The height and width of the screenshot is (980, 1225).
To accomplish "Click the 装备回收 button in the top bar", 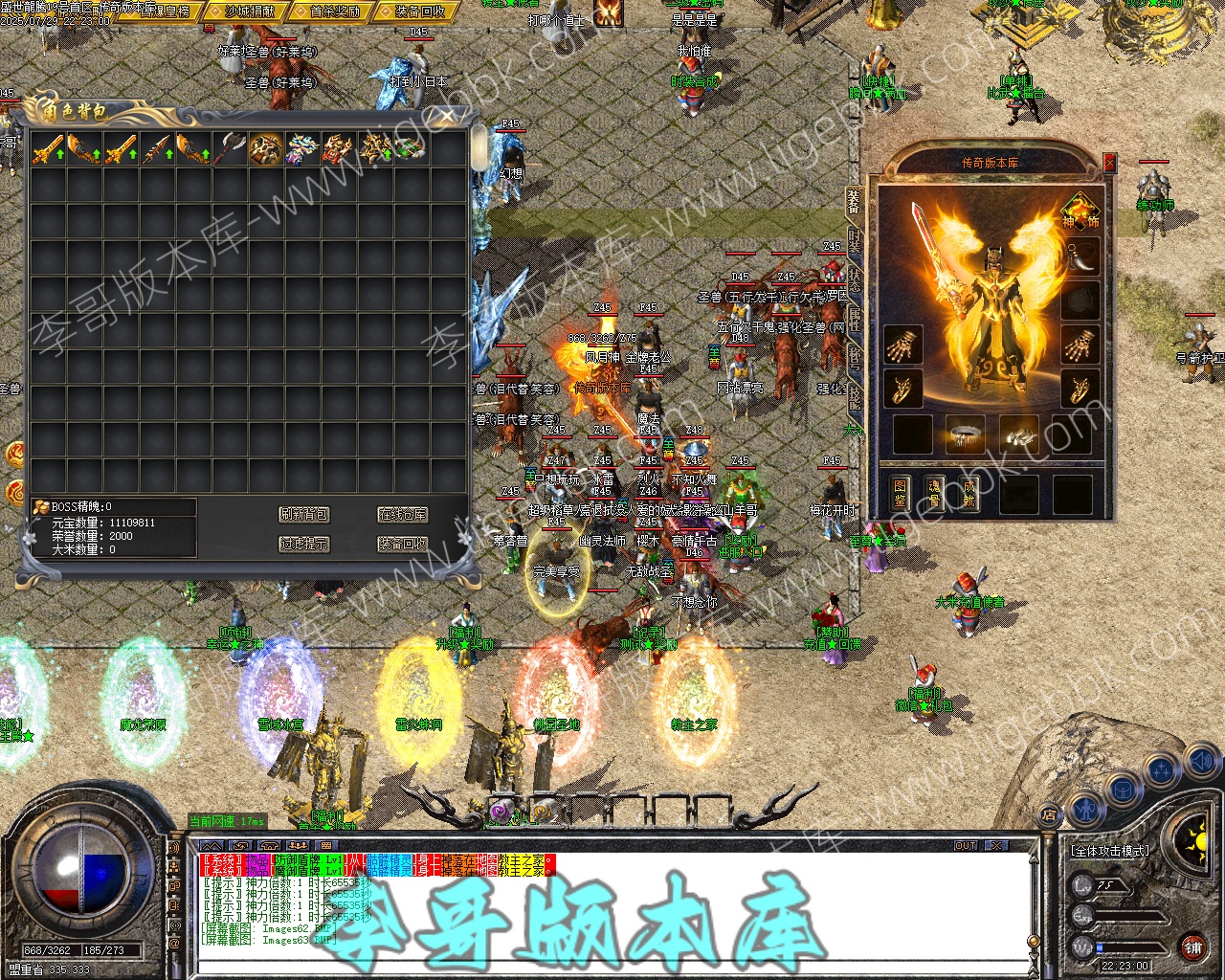I will pyautogui.click(x=419, y=11).
